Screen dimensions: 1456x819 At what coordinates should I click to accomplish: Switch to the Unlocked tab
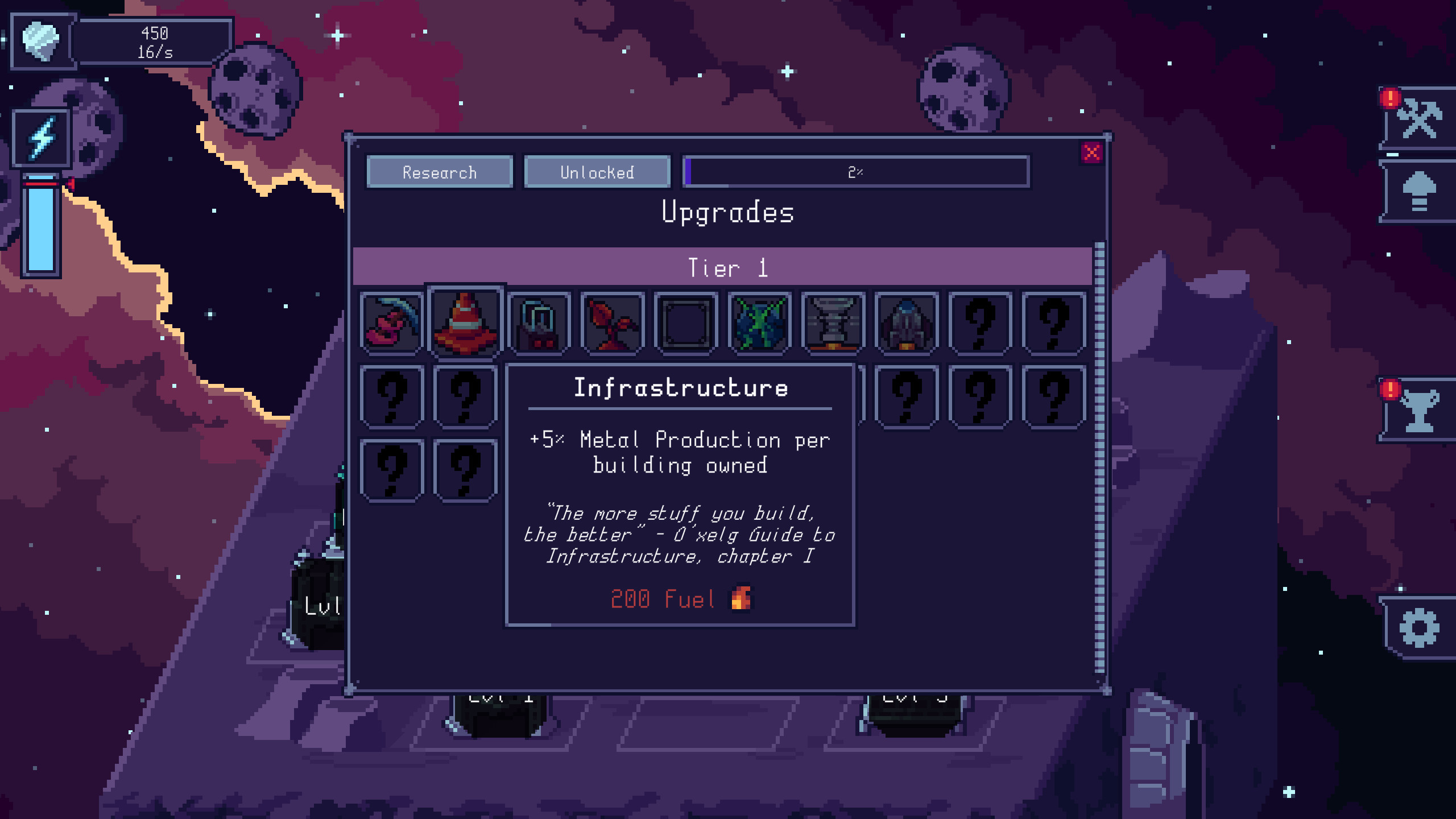point(597,172)
